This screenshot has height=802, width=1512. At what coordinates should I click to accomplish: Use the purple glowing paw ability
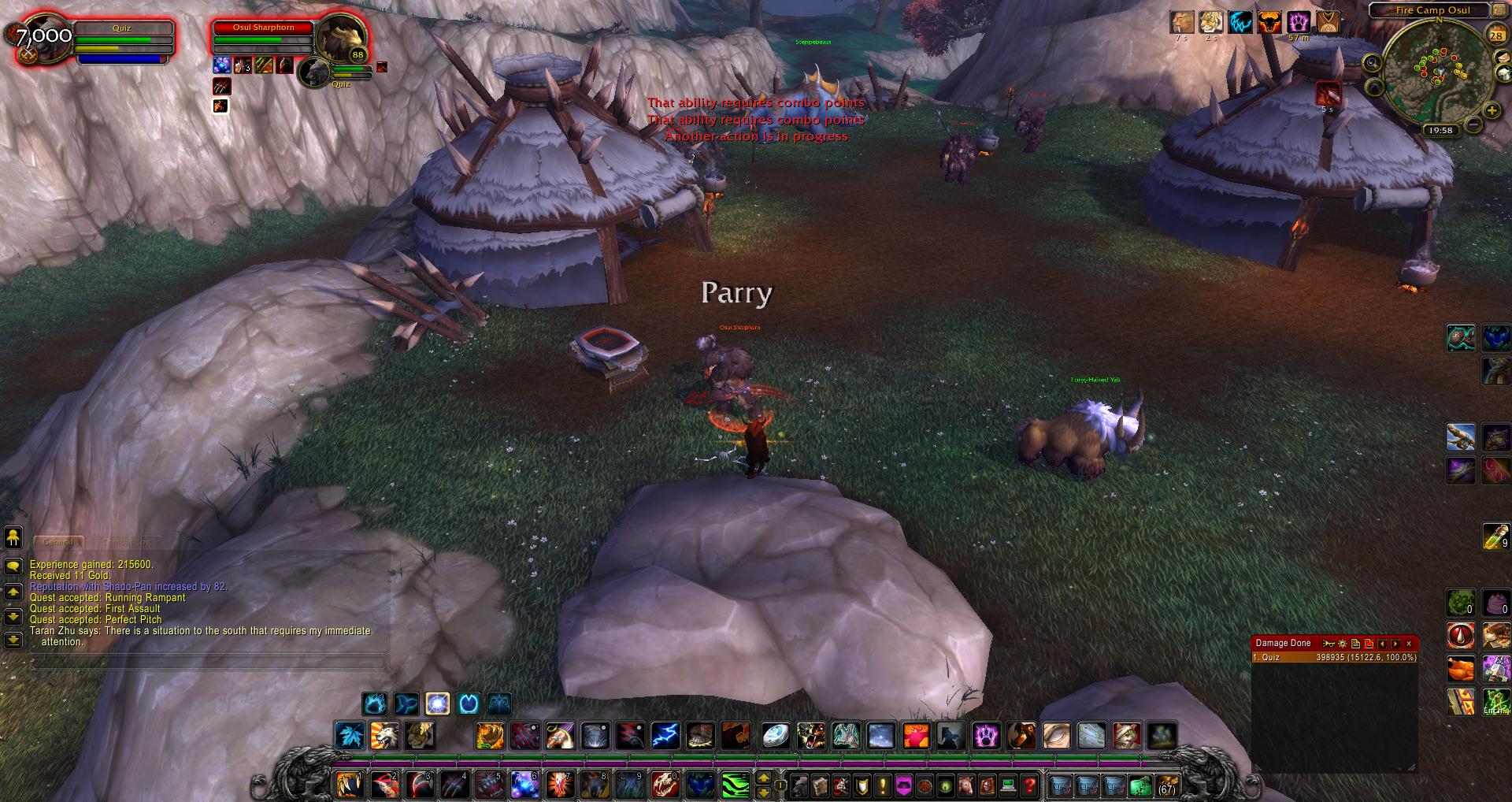[x=986, y=736]
